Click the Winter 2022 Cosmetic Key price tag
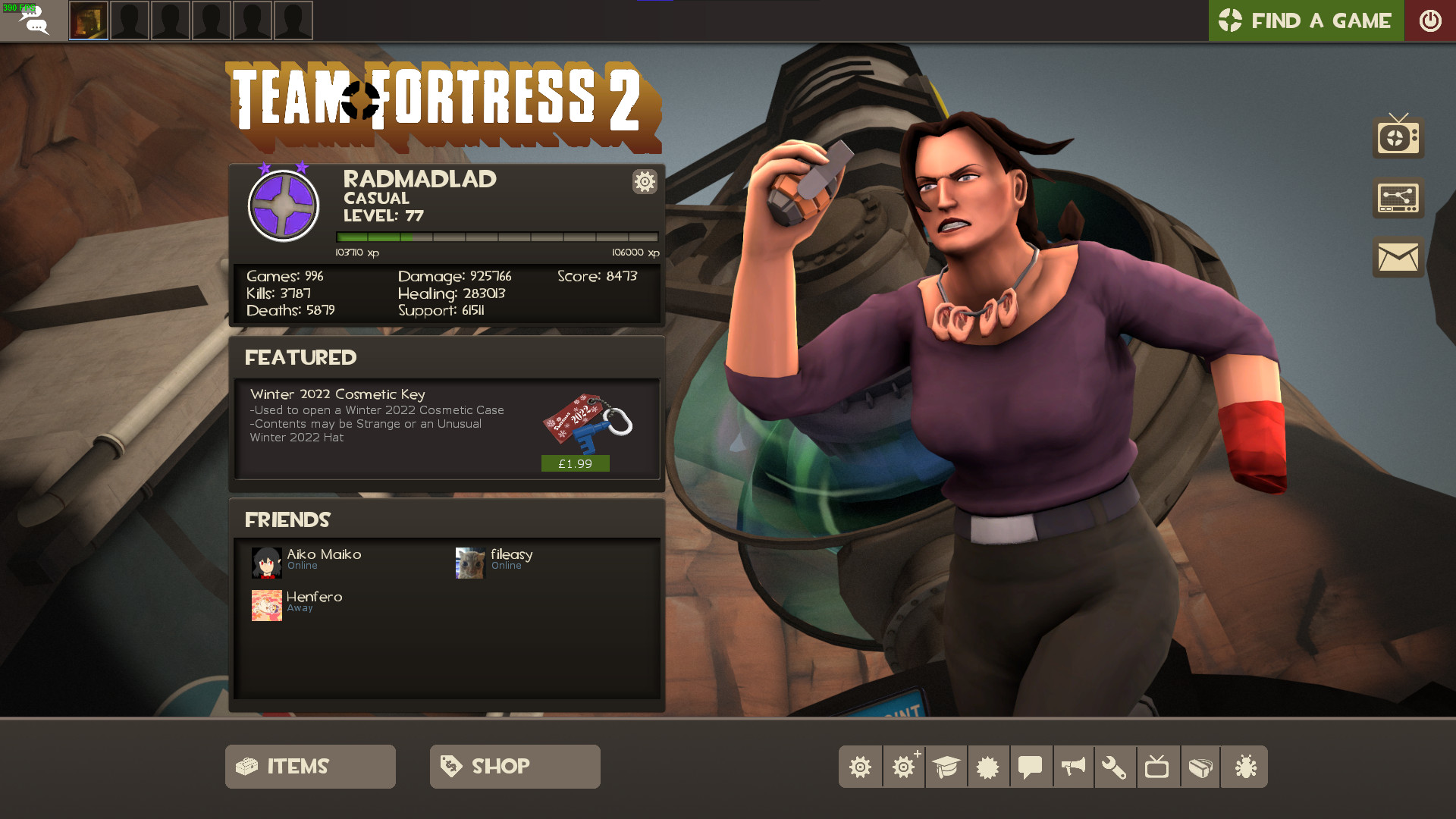 tap(574, 463)
